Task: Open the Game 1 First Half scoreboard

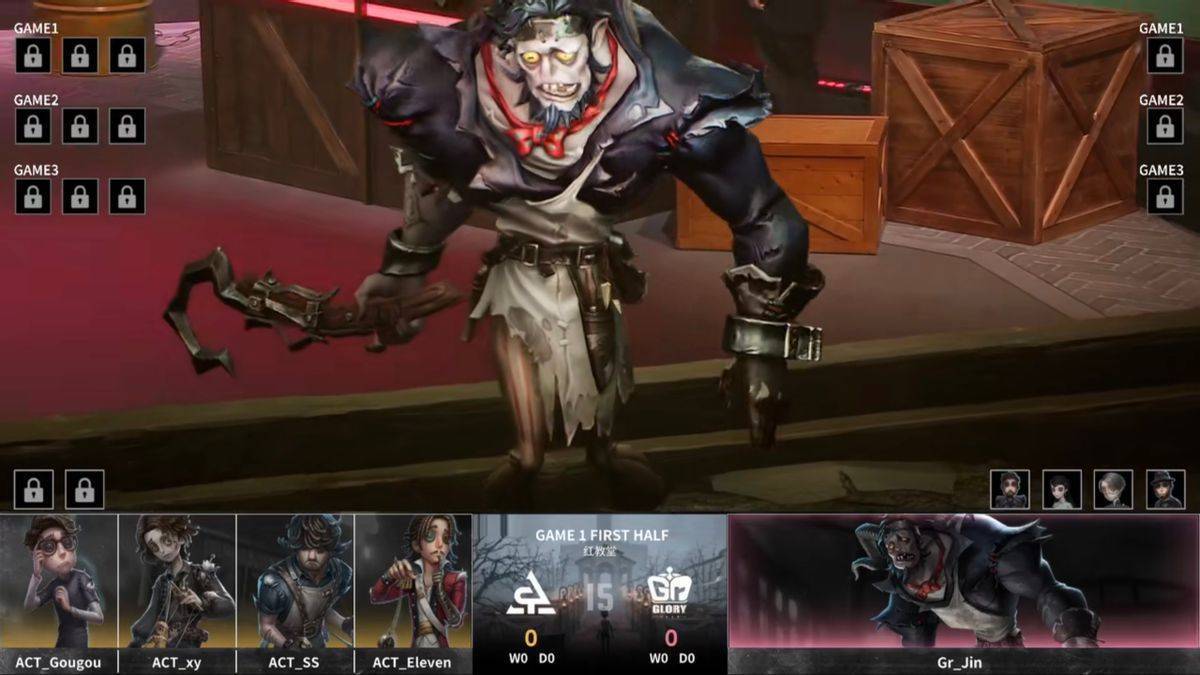Action: (600, 592)
